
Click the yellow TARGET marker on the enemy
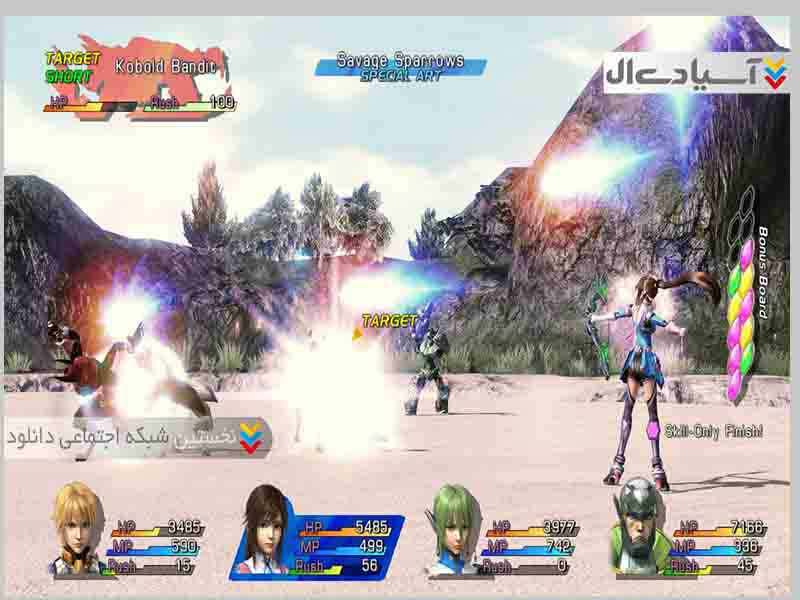tap(388, 322)
